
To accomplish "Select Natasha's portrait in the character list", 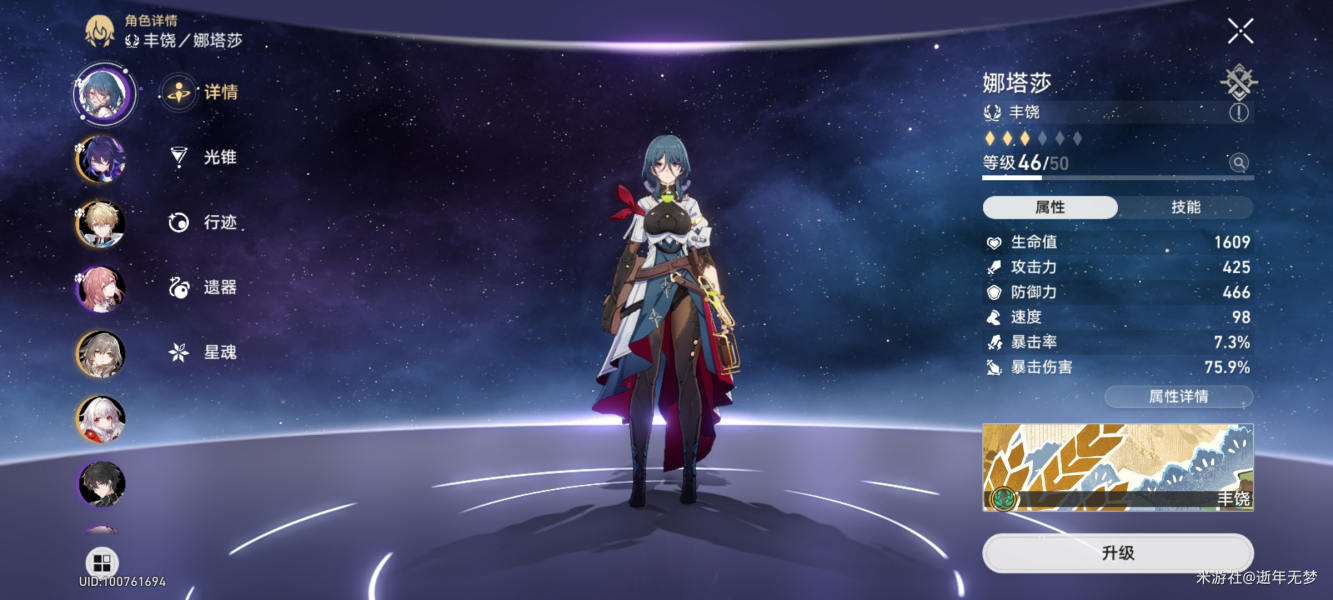I will click(x=102, y=93).
